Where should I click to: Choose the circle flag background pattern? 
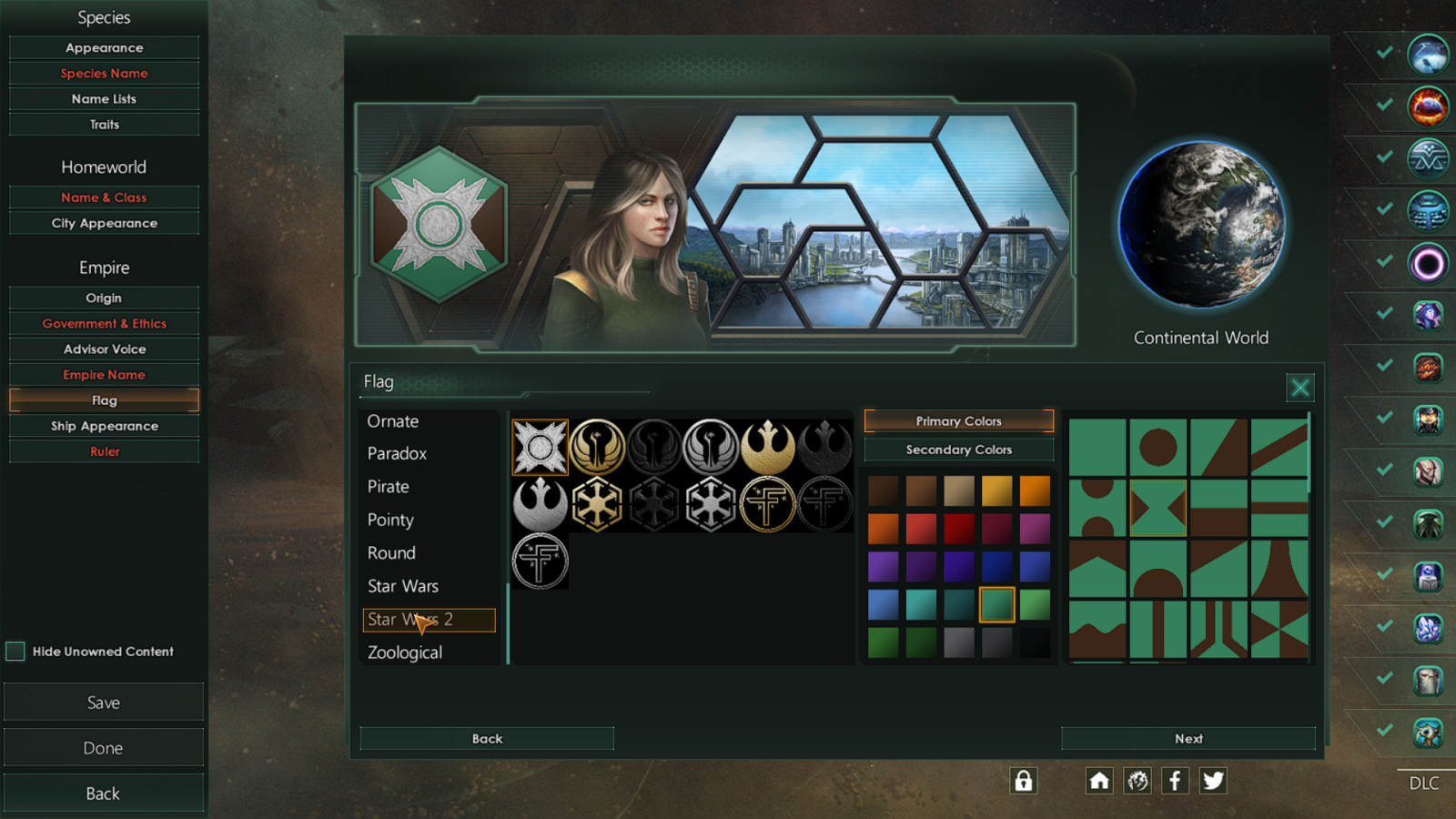pyautogui.click(x=1158, y=447)
